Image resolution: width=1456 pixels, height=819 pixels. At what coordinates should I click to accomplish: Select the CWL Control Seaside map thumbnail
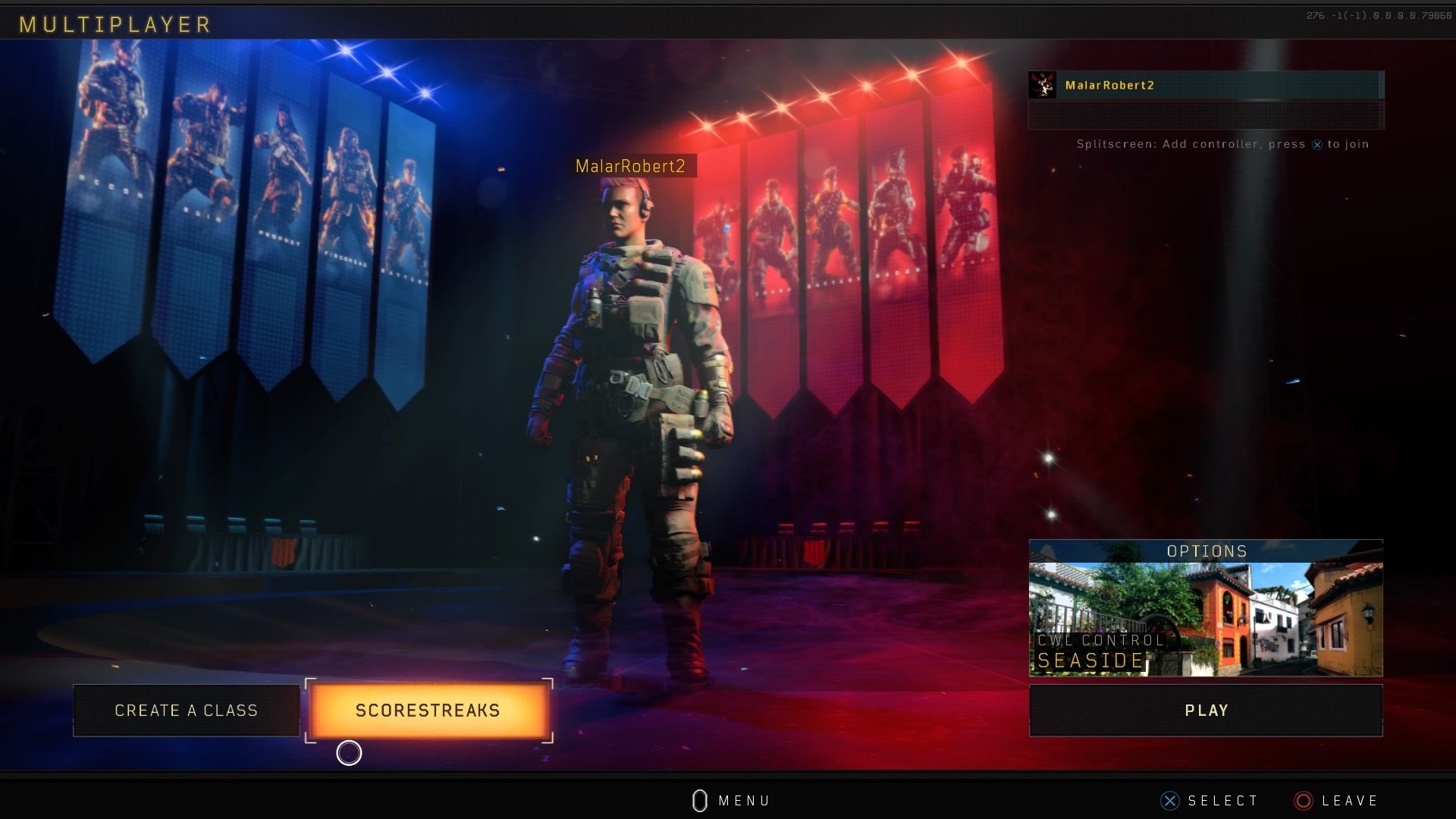pyautogui.click(x=1207, y=622)
